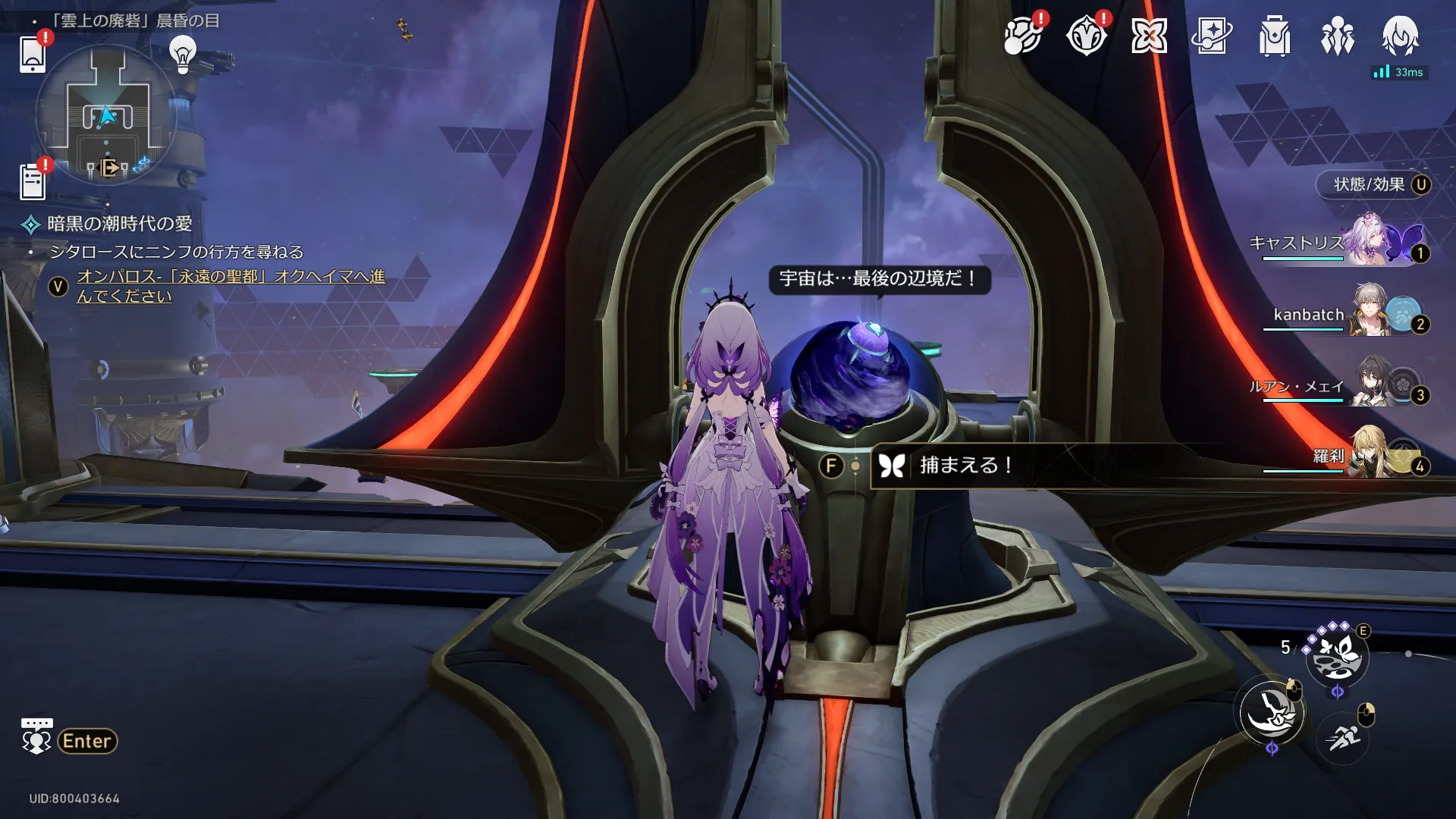Open the mission log clipboard icon

click(x=33, y=182)
